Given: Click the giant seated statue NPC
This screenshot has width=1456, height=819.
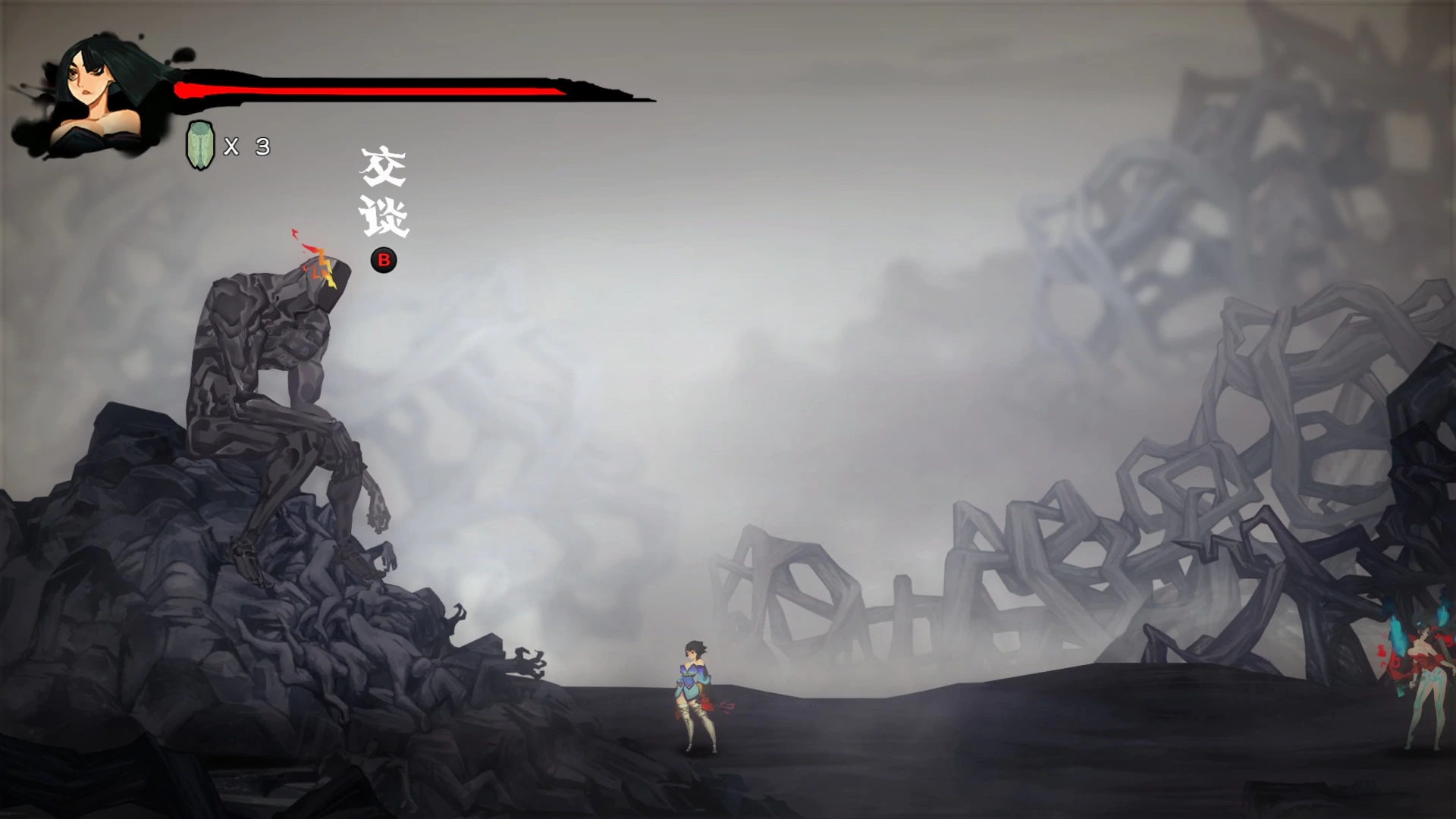Looking at the screenshot, I should click(281, 364).
